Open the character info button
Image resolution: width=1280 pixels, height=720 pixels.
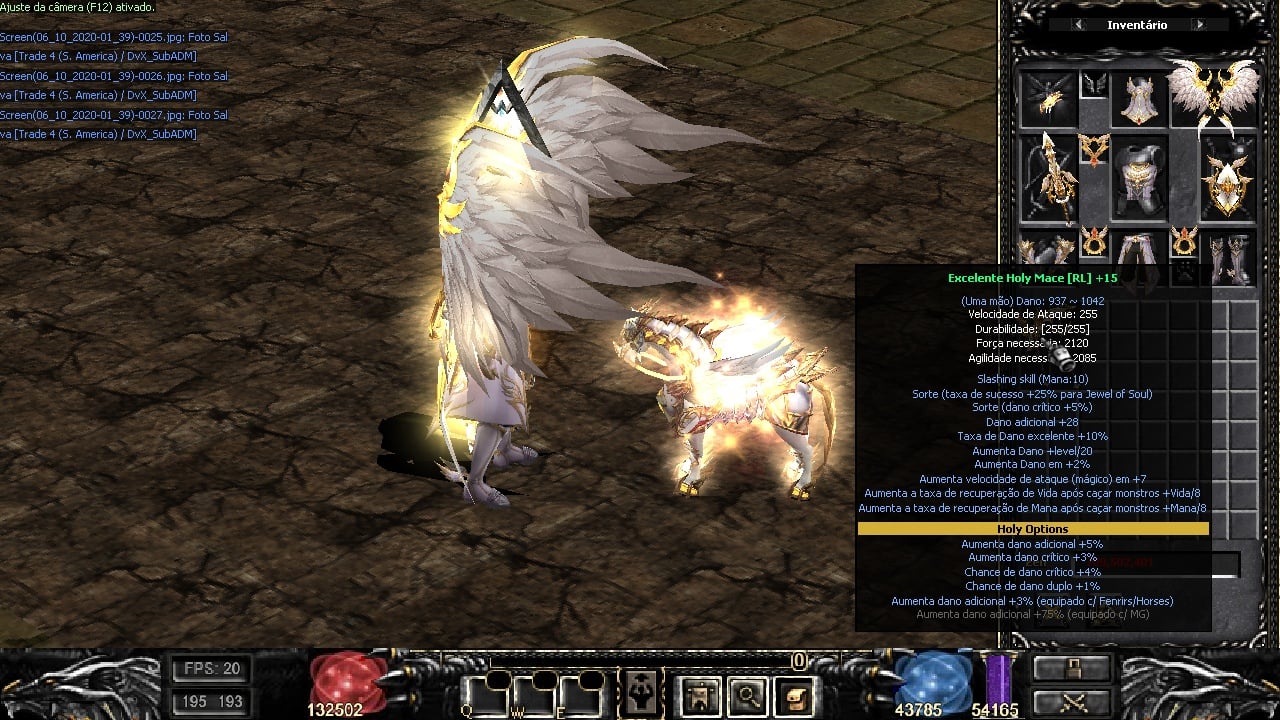coord(639,694)
